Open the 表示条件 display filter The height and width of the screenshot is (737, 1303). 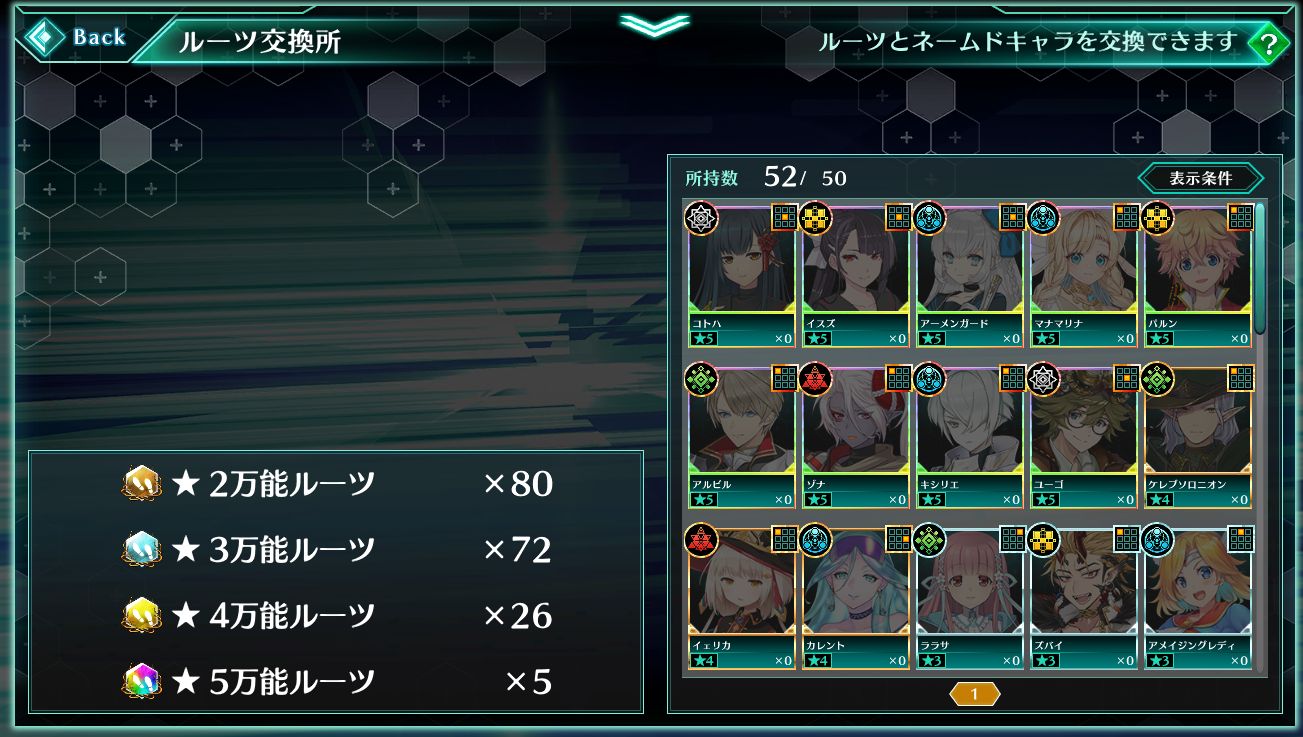(x=1200, y=179)
